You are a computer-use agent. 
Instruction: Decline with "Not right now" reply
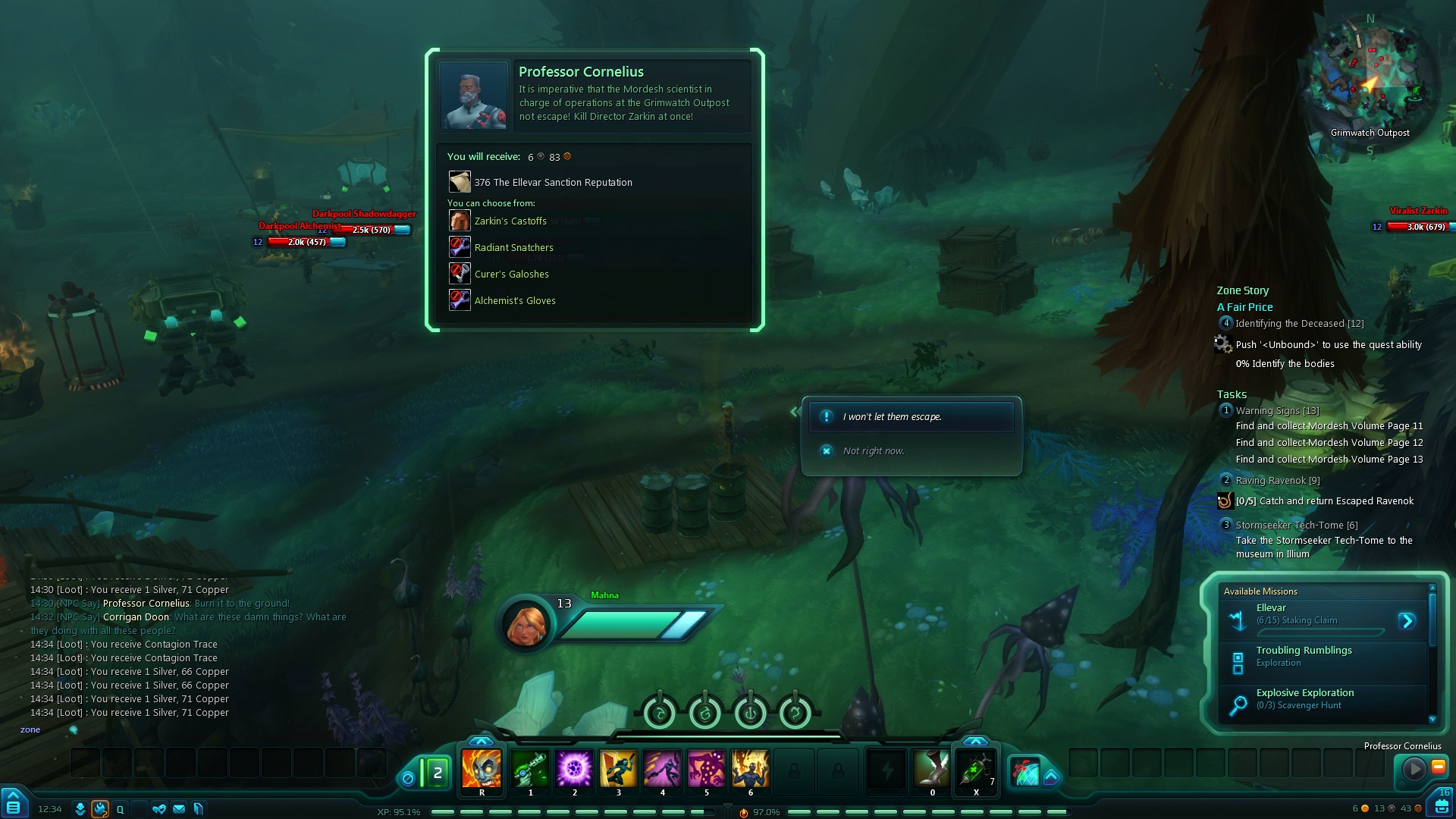click(873, 451)
